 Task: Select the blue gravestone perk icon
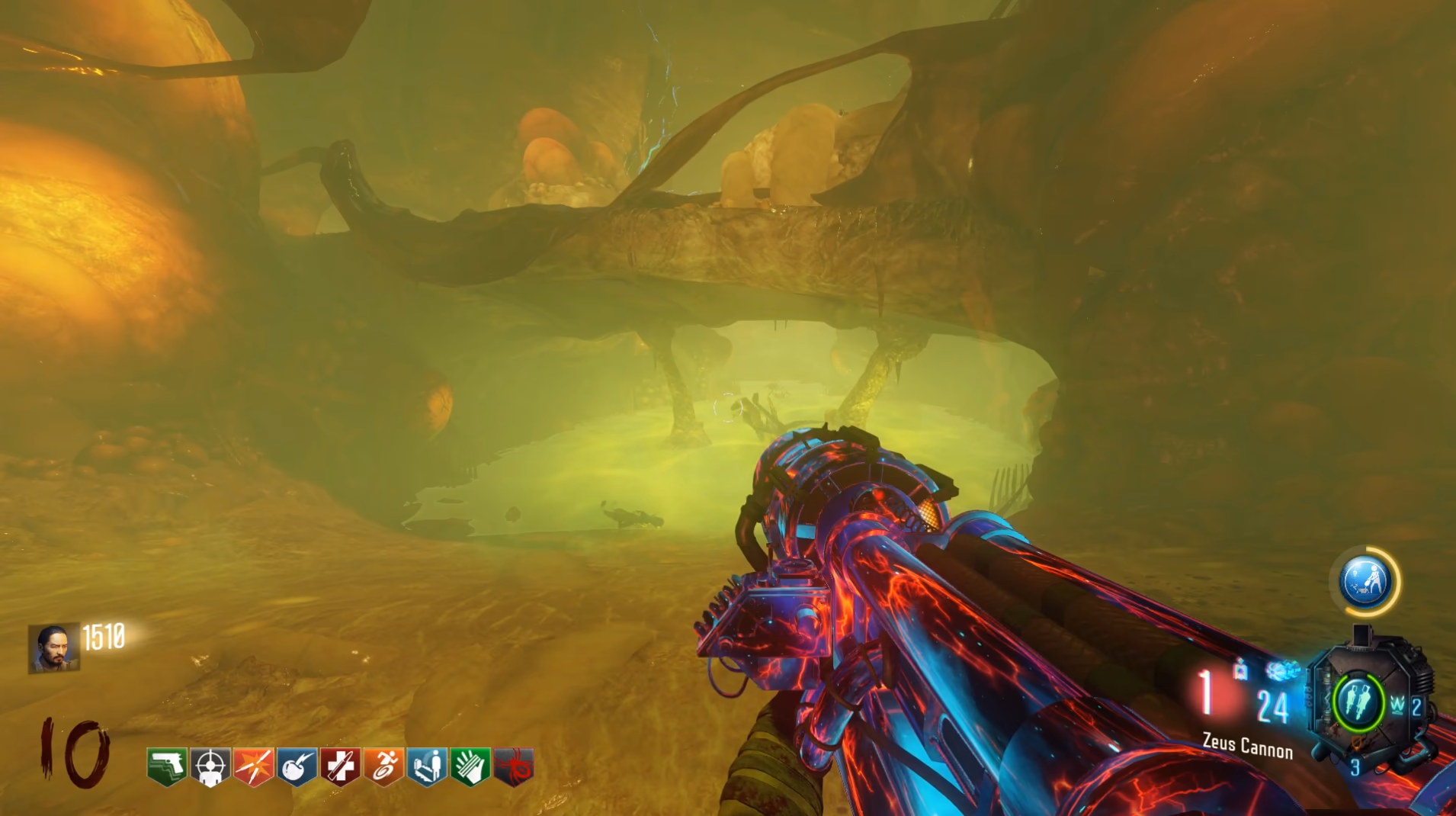[427, 766]
